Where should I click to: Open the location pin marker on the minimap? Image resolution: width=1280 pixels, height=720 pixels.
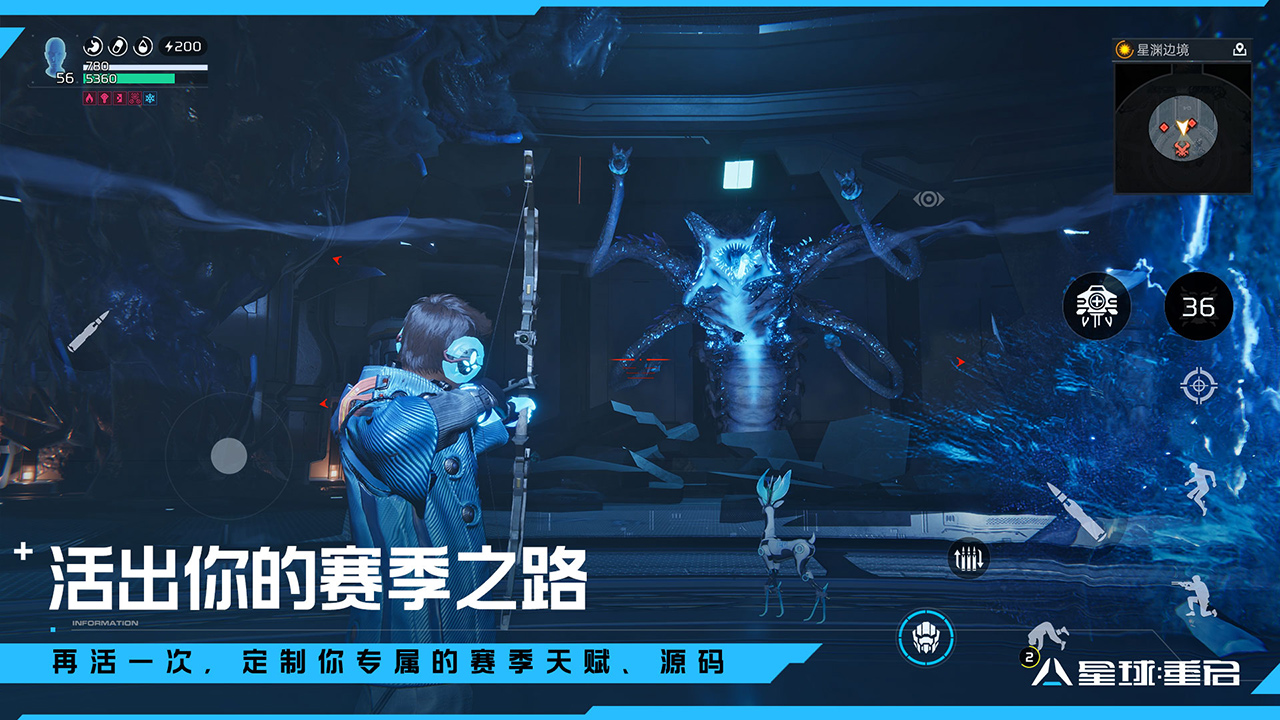[1240, 50]
